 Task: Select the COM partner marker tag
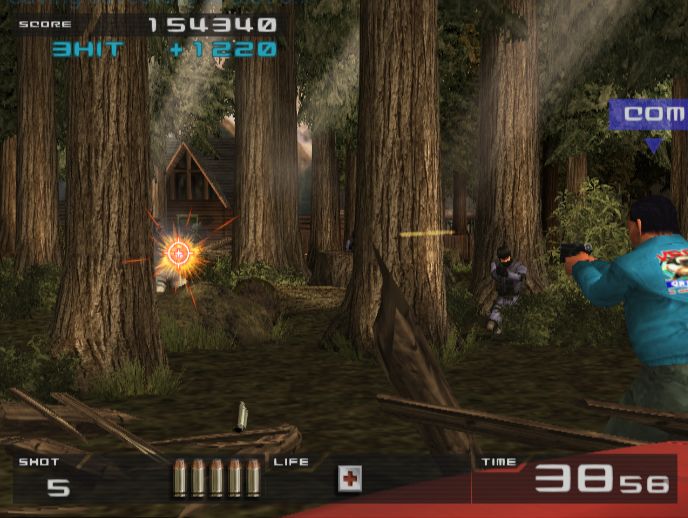650,115
